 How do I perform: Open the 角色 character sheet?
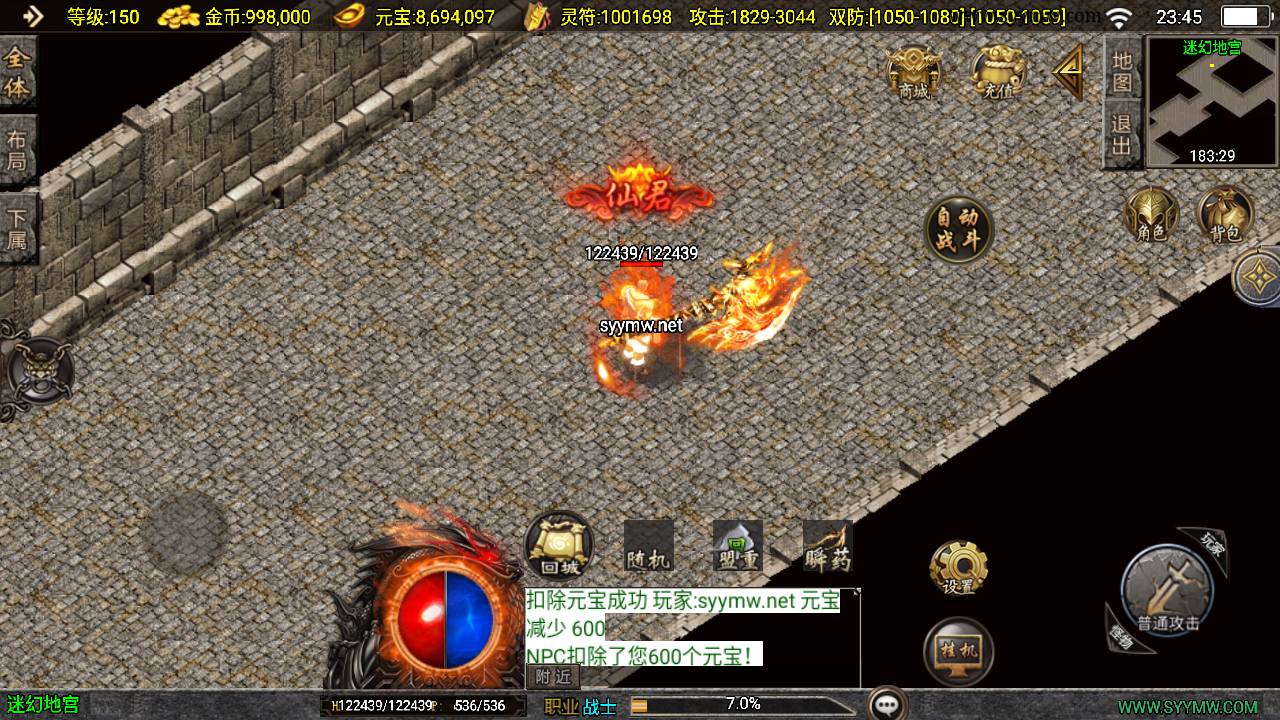click(x=1151, y=215)
